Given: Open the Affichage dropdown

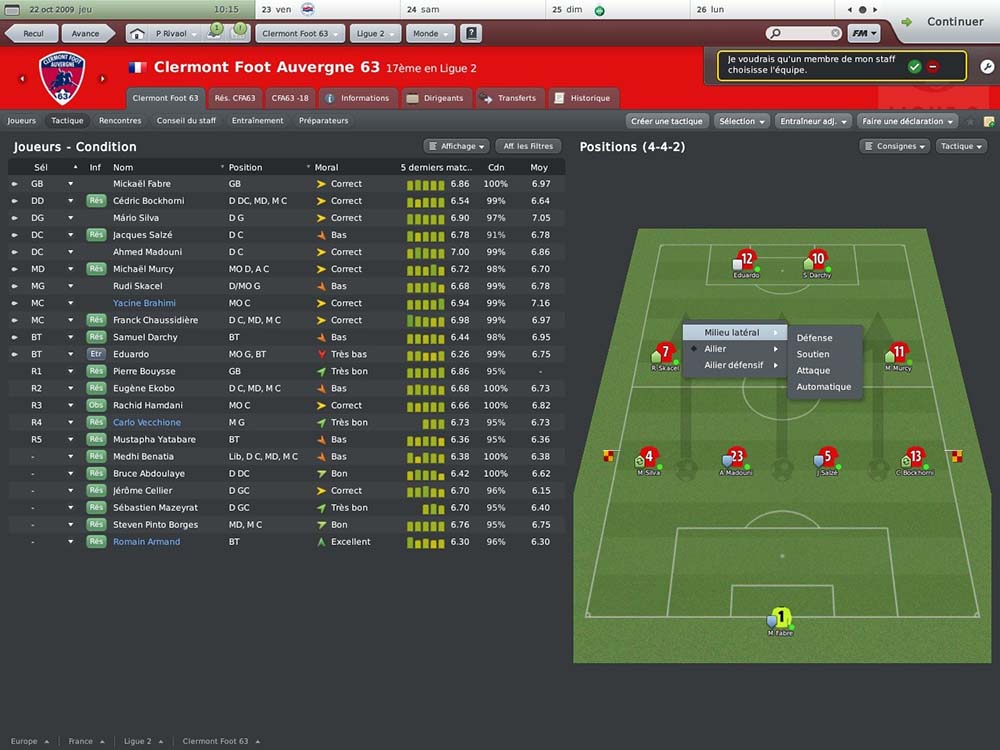Looking at the screenshot, I should coord(459,146).
